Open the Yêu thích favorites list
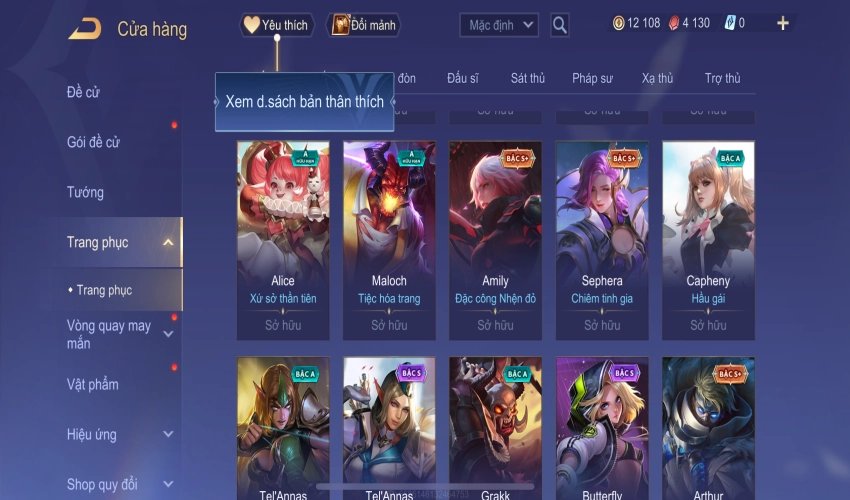 point(277,25)
